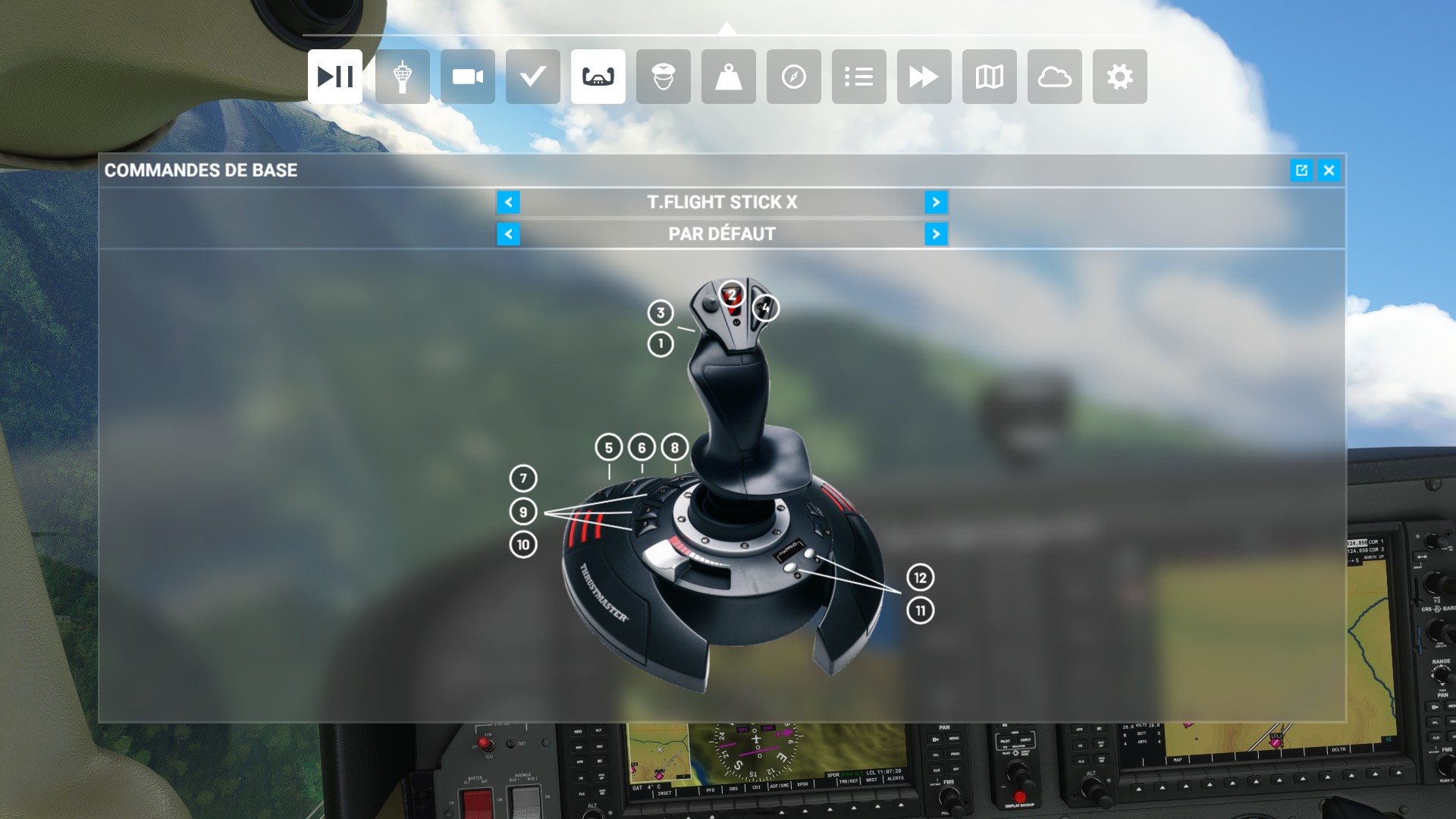Switch to the previous device before T.Flight Stick X
This screenshot has height=819, width=1456.
click(x=508, y=202)
